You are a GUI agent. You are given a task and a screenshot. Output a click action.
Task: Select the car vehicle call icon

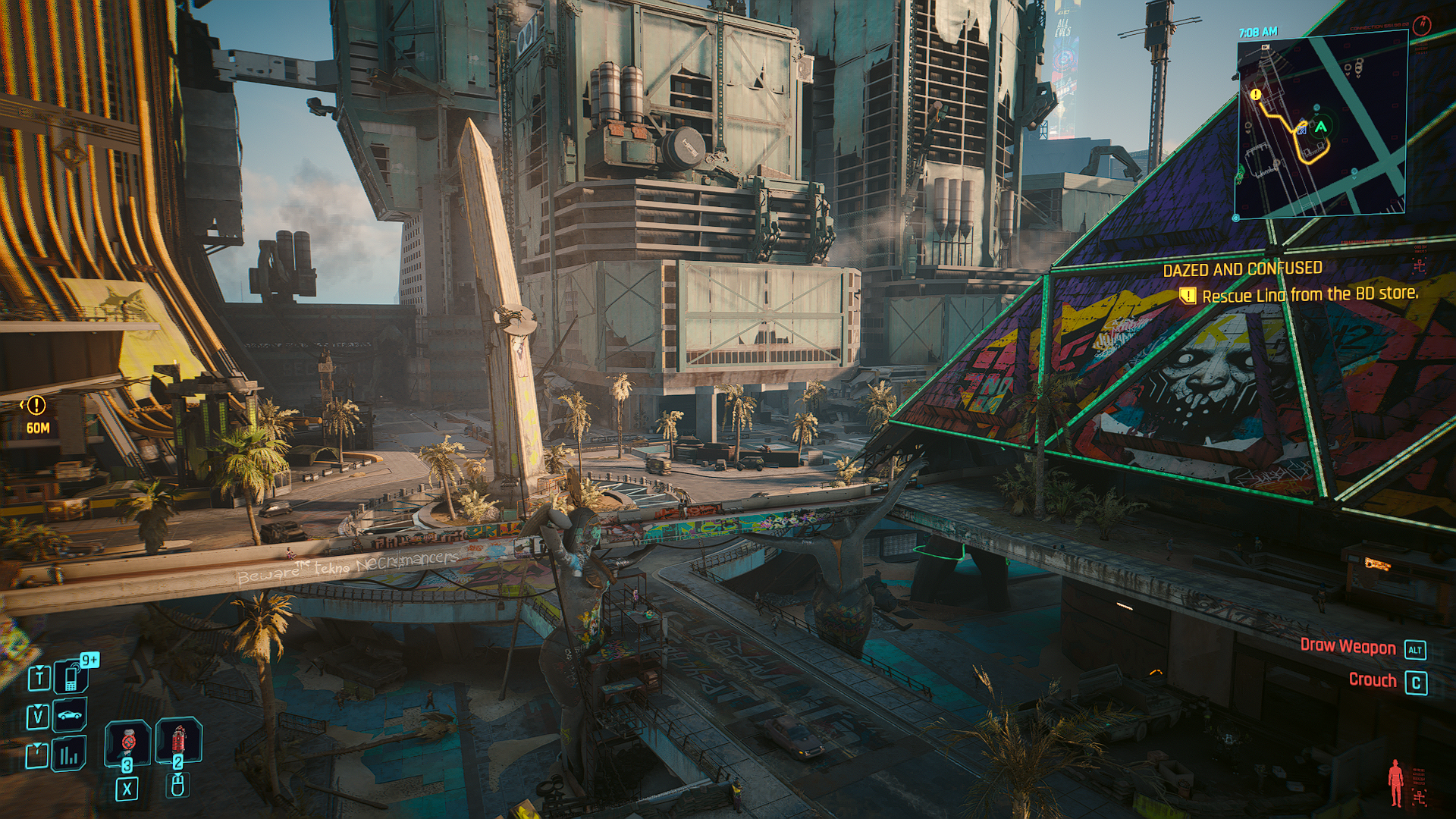[x=70, y=714]
